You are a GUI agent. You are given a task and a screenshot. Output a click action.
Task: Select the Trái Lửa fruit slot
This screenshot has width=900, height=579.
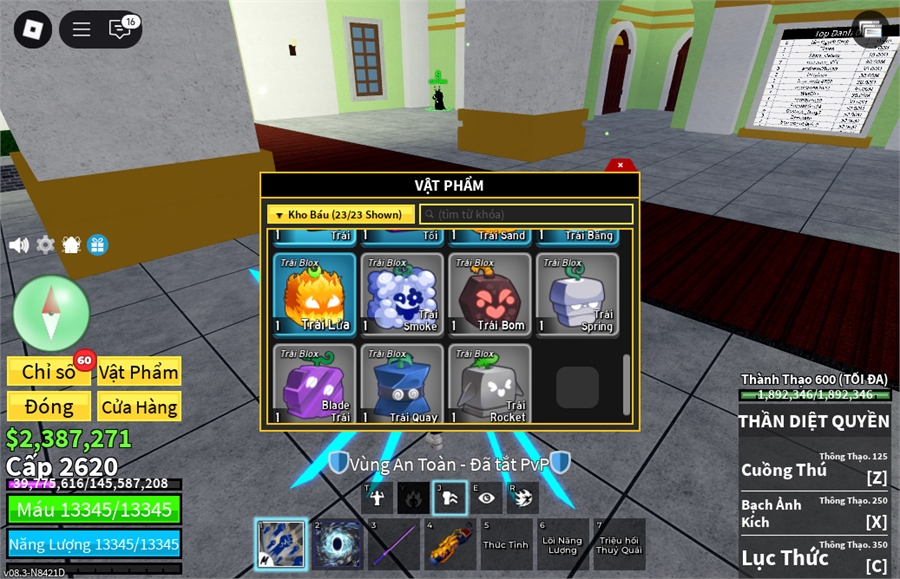pos(314,294)
